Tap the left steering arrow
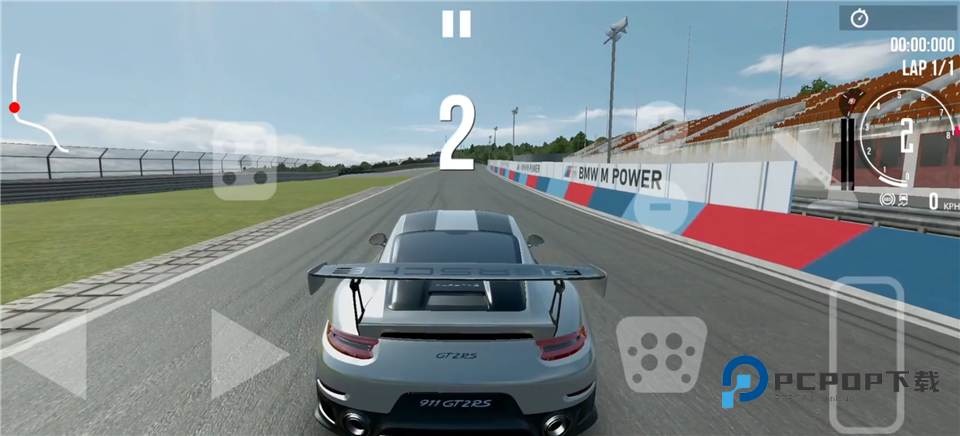960x436 pixels. click(x=50, y=355)
